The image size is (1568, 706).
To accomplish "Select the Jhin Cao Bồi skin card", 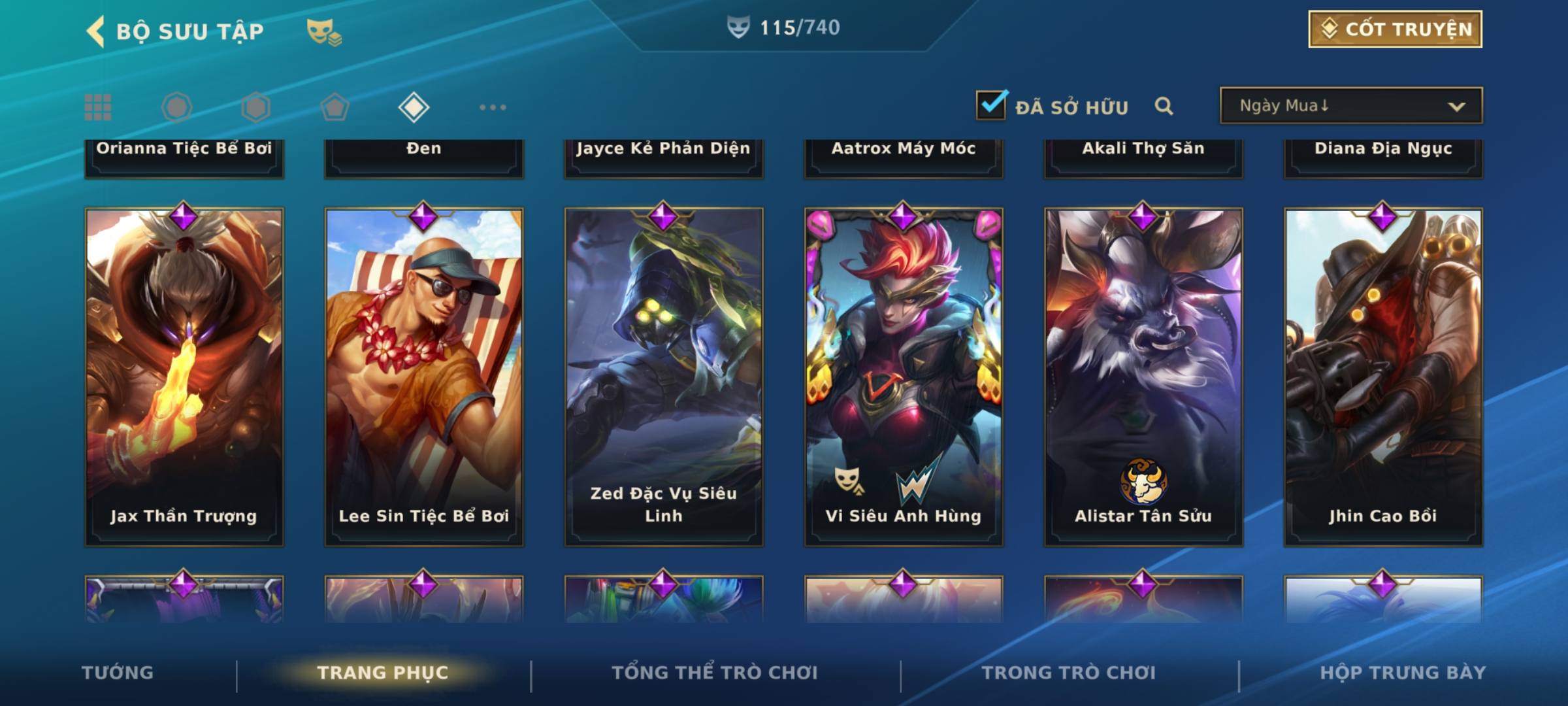I will 1383,377.
